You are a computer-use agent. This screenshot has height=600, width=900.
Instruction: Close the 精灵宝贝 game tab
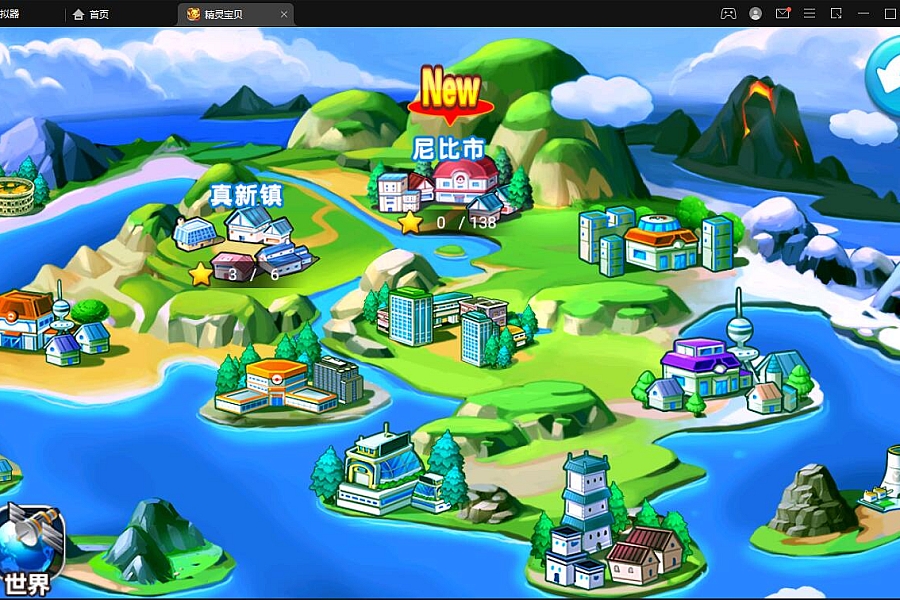284,14
